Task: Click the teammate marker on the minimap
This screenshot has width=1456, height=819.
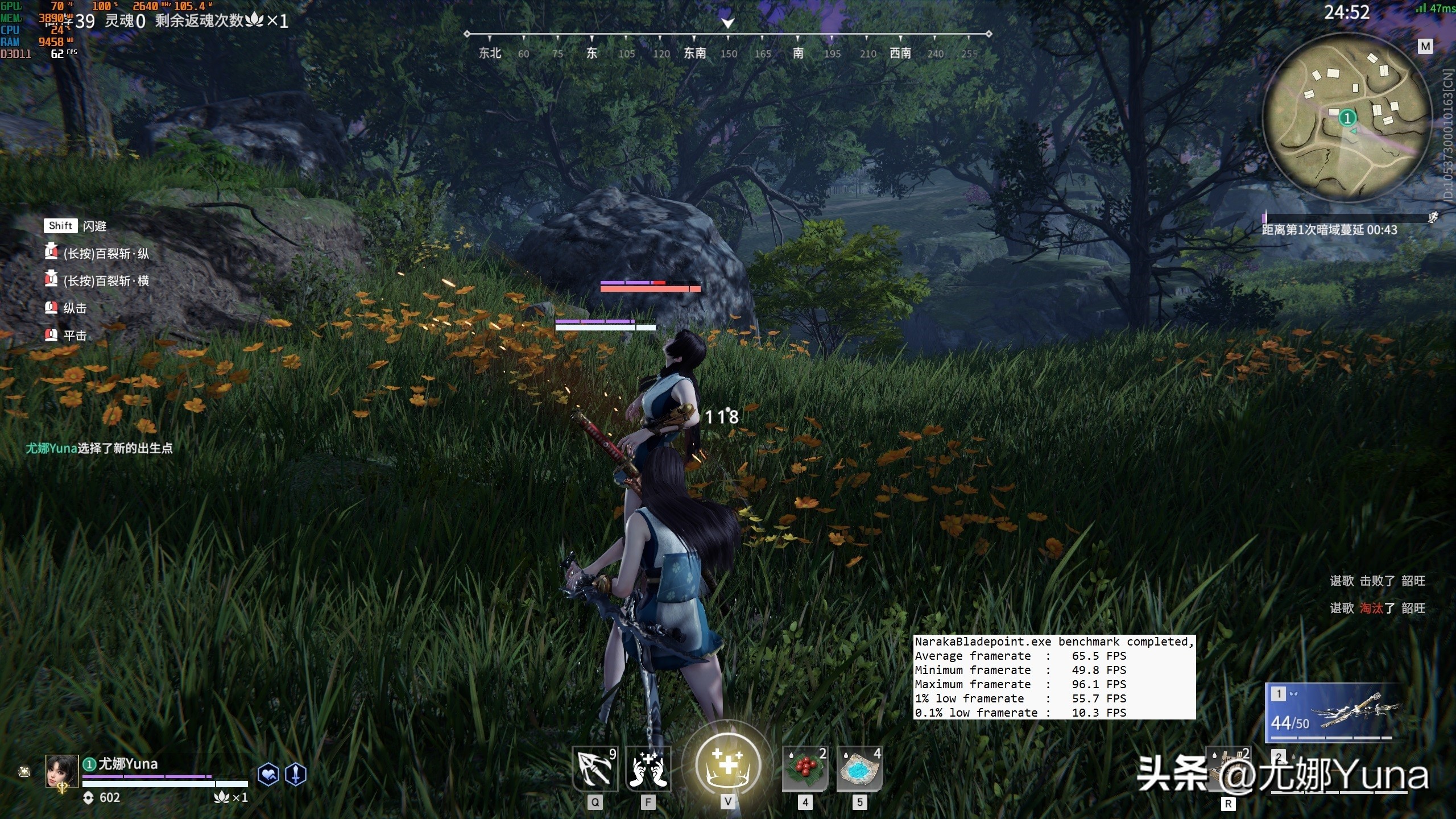Action: pos(1347,118)
